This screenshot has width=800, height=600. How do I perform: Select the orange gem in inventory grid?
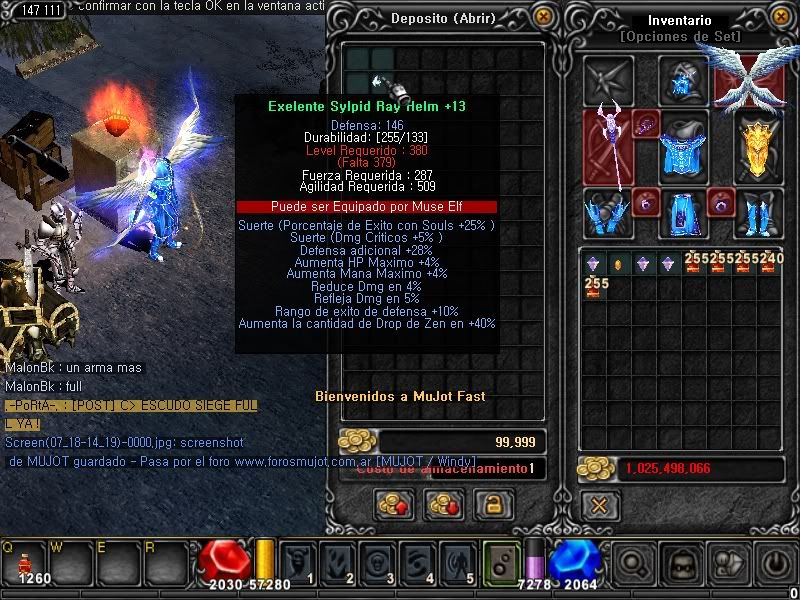tap(617, 264)
